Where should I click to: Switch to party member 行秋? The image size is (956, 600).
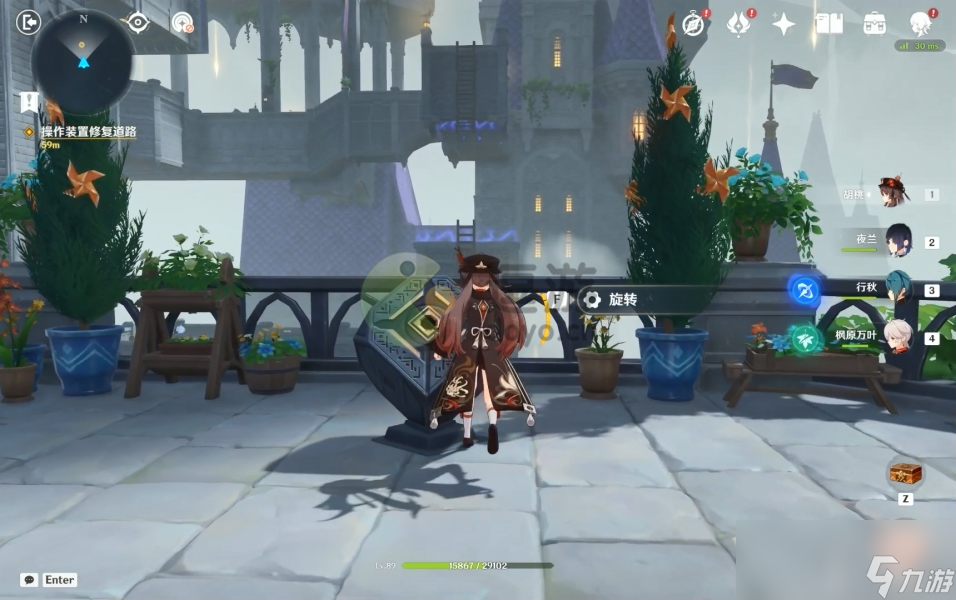(897, 288)
